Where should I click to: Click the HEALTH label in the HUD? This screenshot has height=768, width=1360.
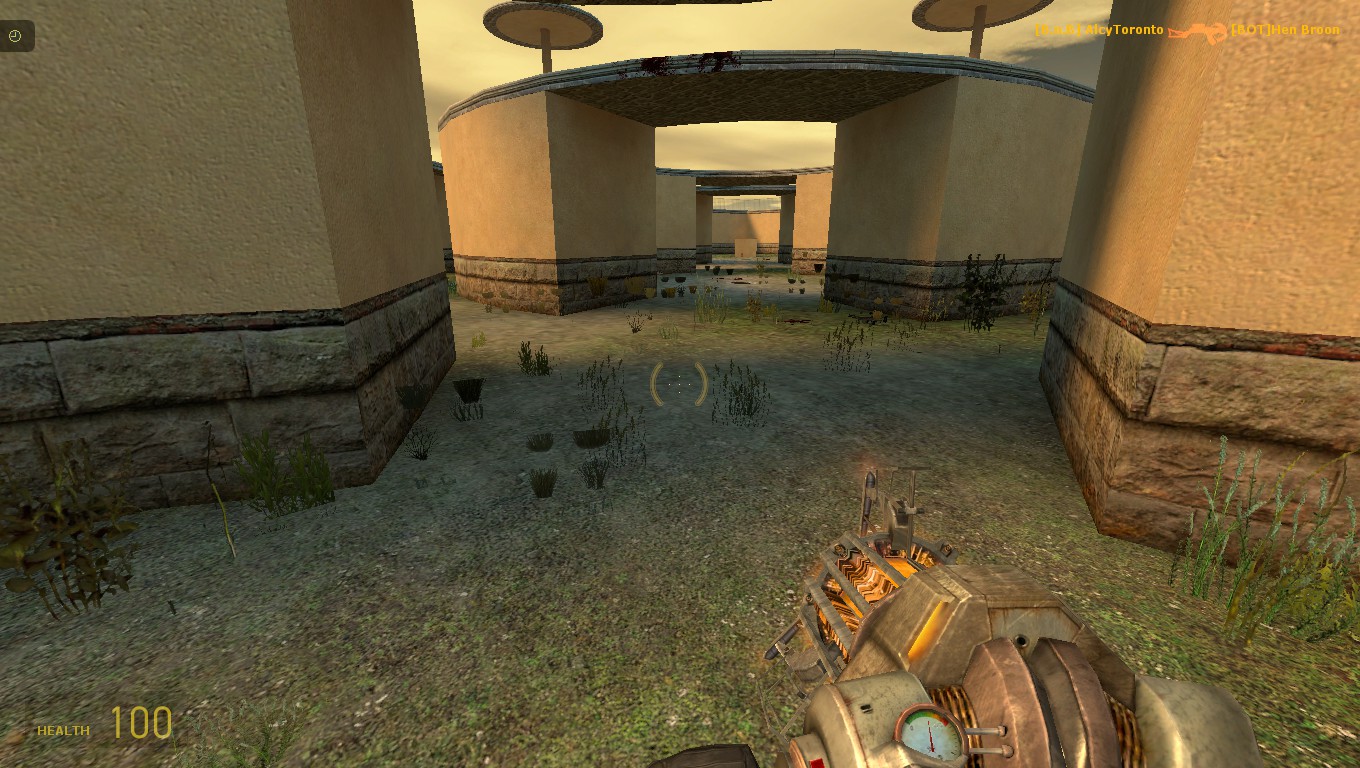pyautogui.click(x=62, y=731)
